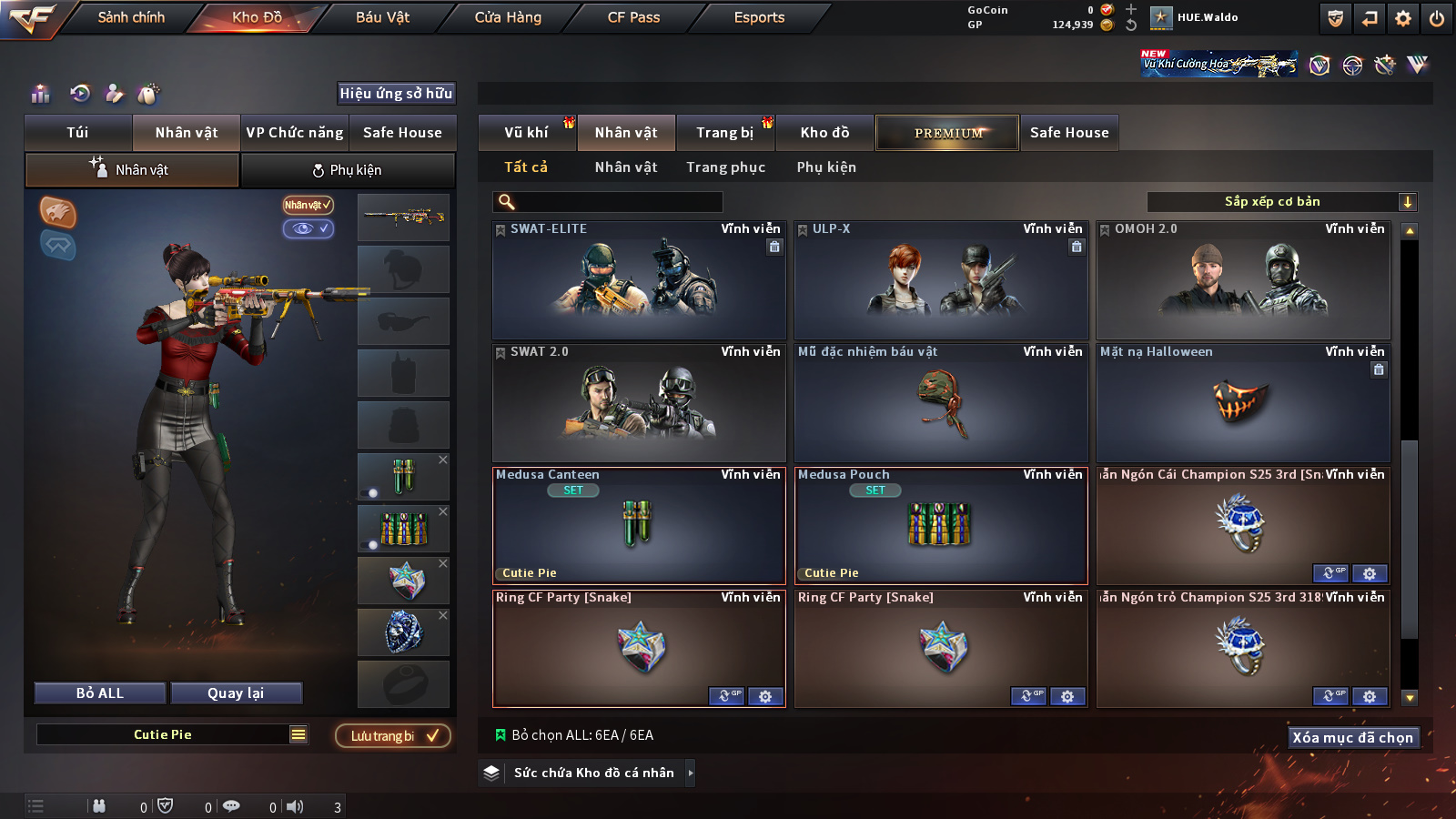
Task: Select the Vũ khí inventory tab
Action: point(526,133)
